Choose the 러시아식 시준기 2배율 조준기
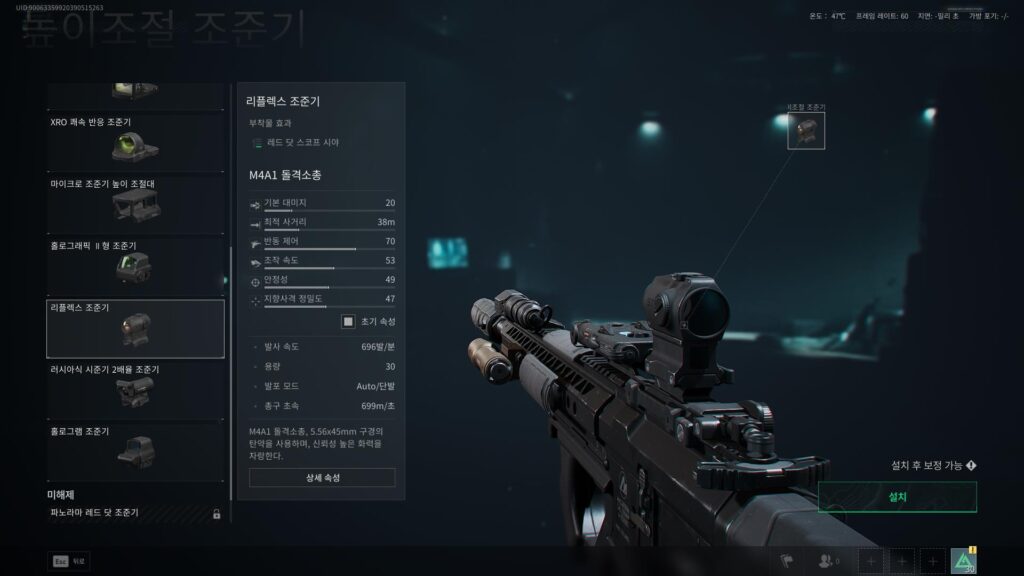The image size is (1024, 576). pos(135,388)
